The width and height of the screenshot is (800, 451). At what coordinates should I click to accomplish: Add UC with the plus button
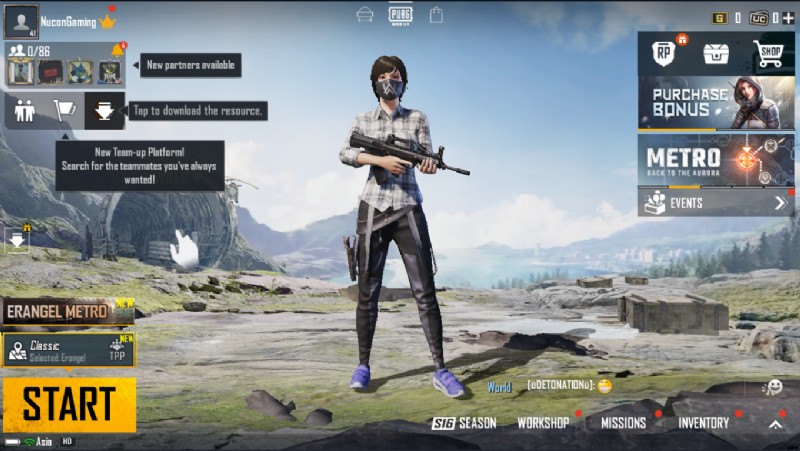pos(789,17)
